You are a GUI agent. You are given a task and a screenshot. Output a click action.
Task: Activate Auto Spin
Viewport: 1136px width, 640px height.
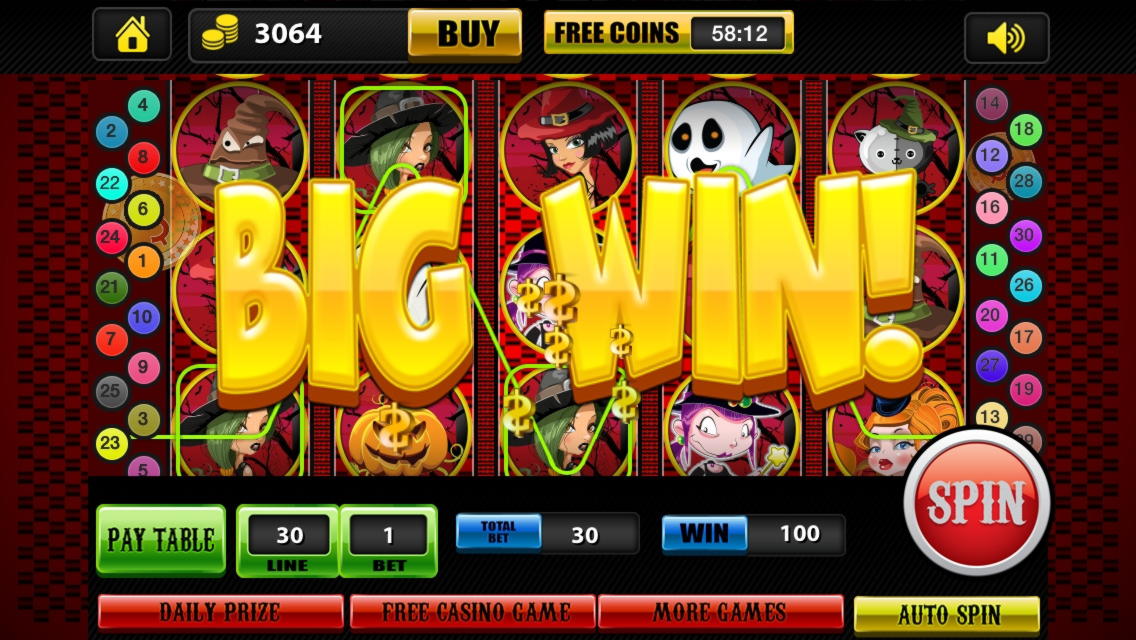coord(947,613)
